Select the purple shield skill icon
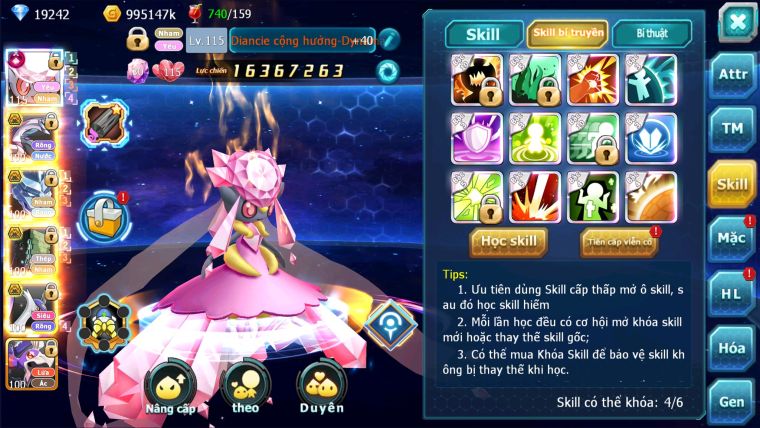The image size is (760, 428). pos(477,138)
